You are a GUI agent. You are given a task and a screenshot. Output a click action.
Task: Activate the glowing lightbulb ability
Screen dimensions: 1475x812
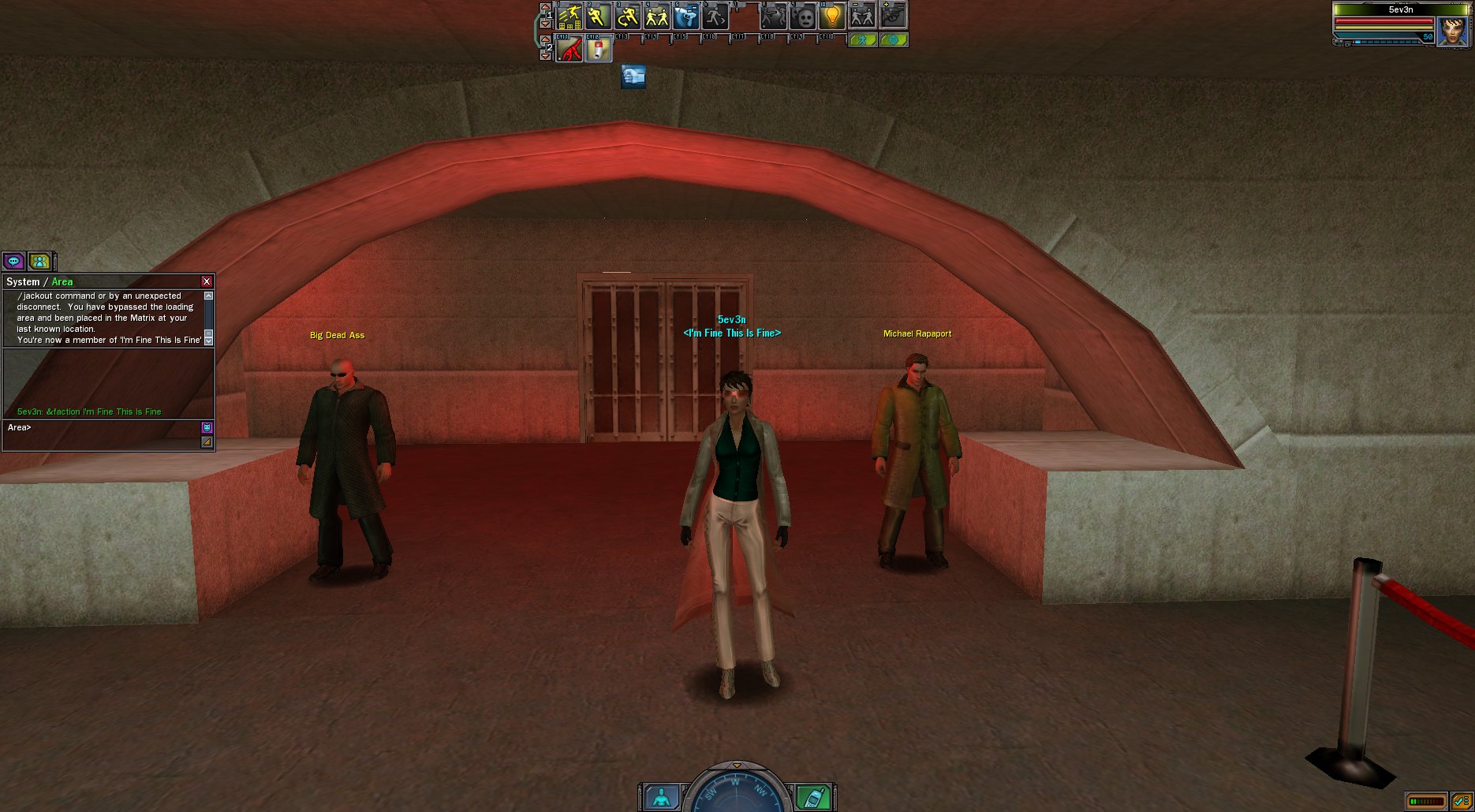[x=832, y=15]
